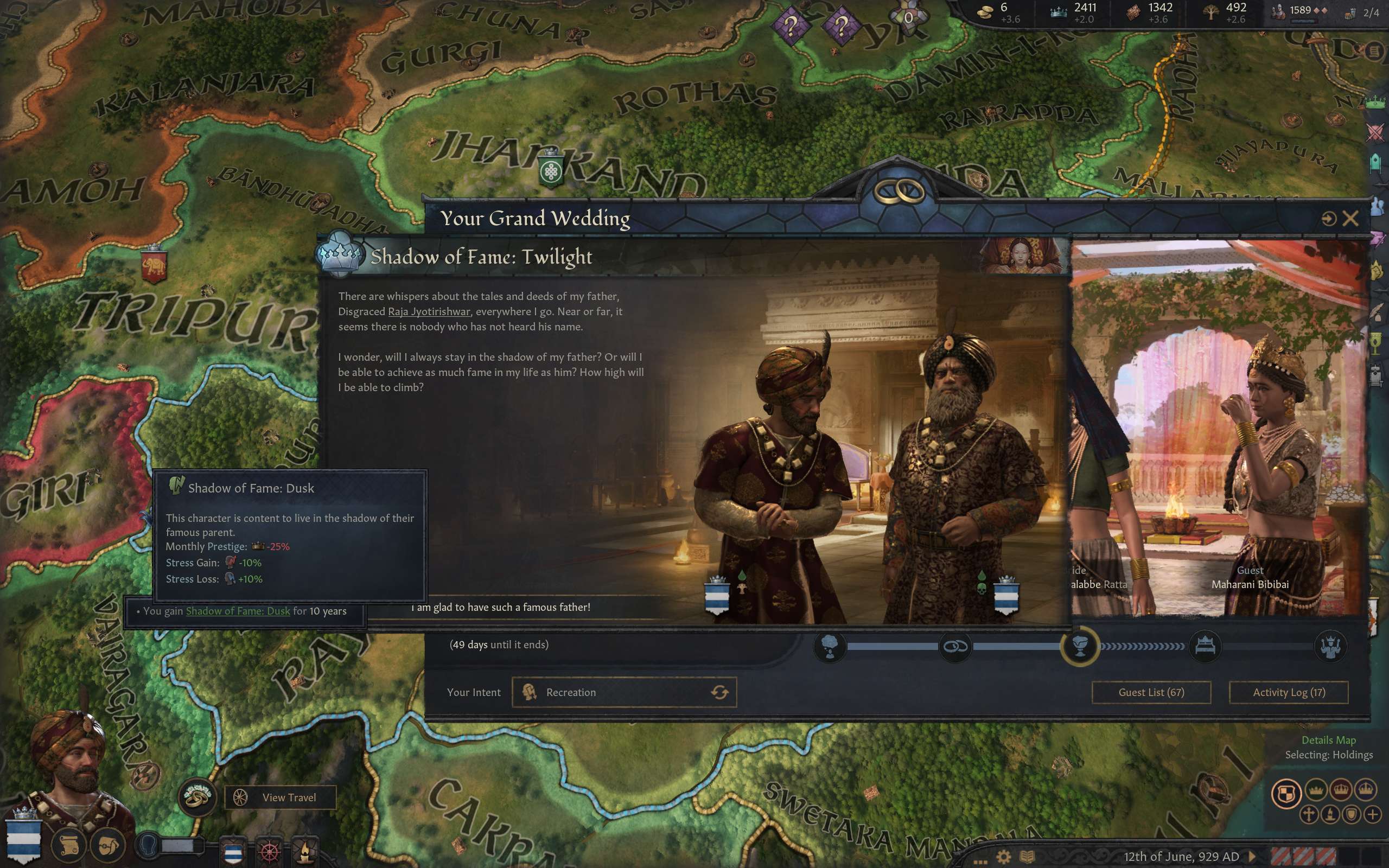Close the Grand Wedding window
The image size is (1389, 868).
click(1350, 219)
